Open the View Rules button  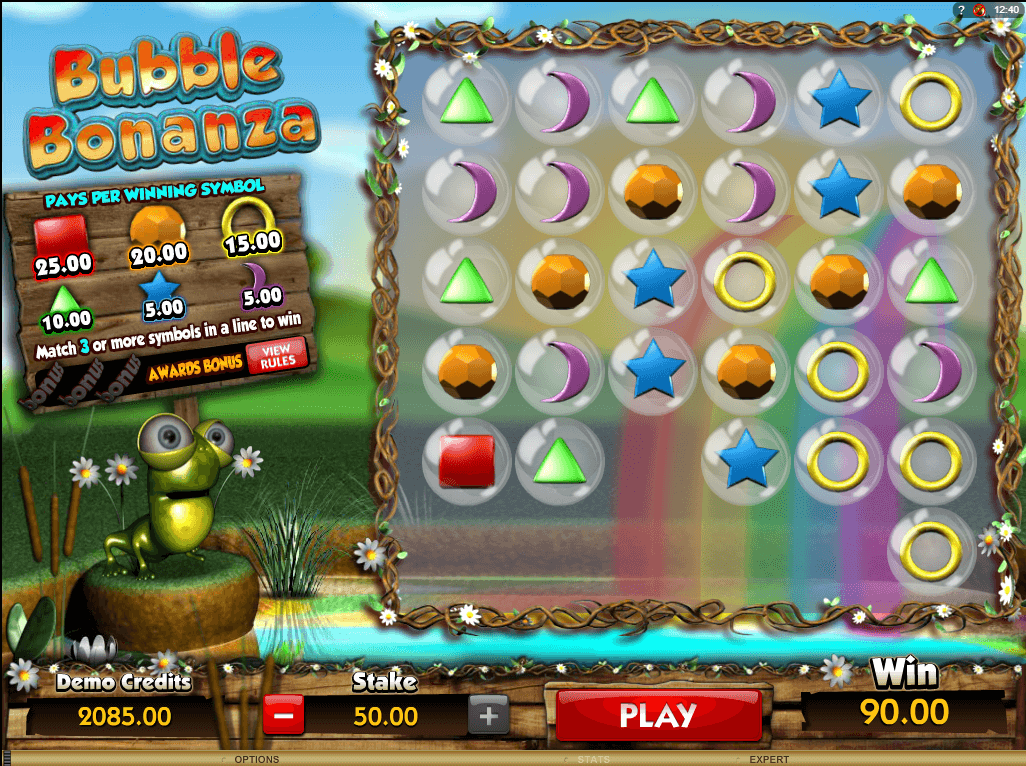tap(276, 356)
